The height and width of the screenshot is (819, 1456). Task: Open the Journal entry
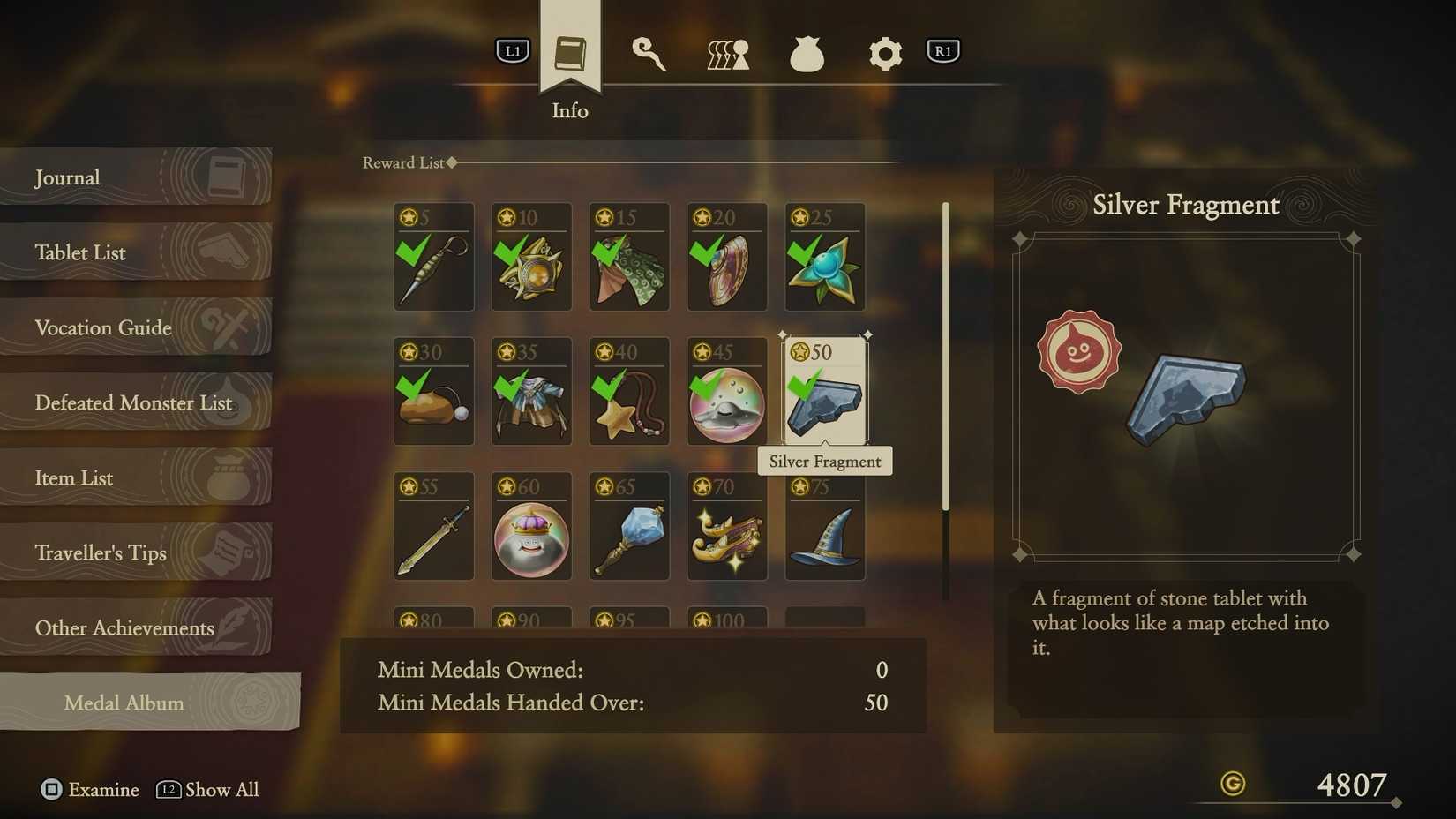pyautogui.click(x=135, y=177)
